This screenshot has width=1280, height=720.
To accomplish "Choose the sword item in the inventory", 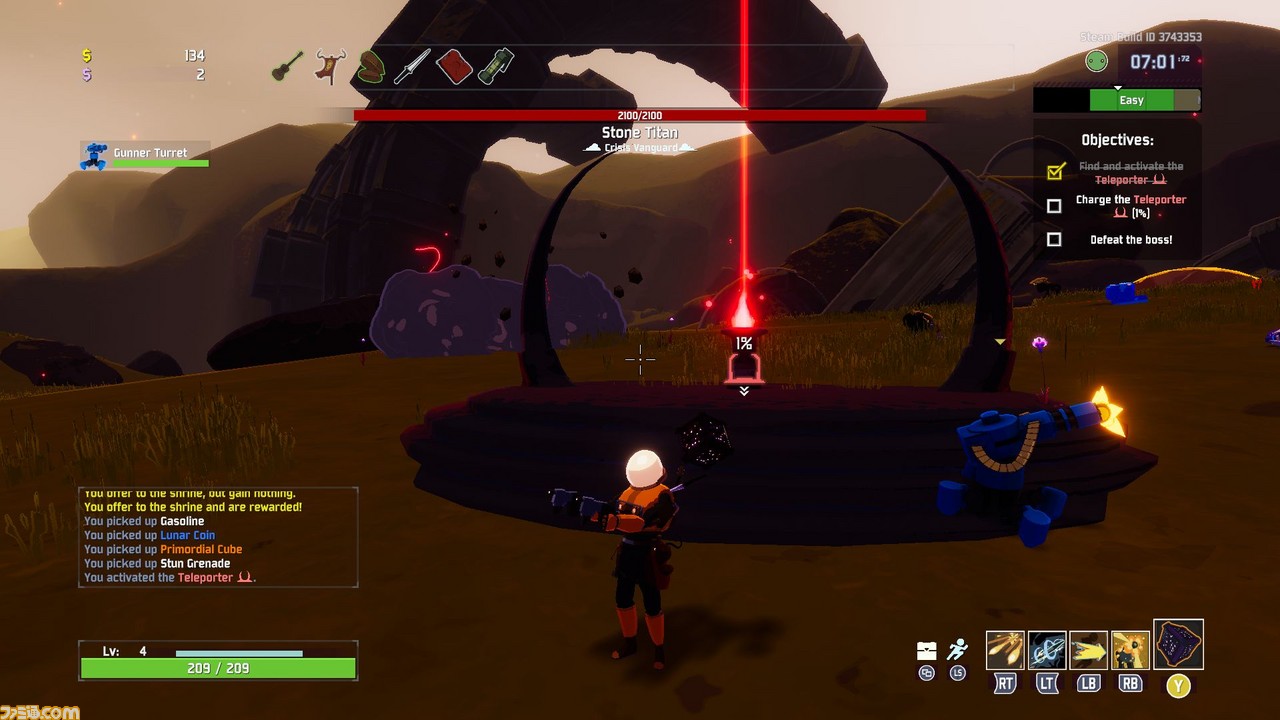I will click(411, 67).
